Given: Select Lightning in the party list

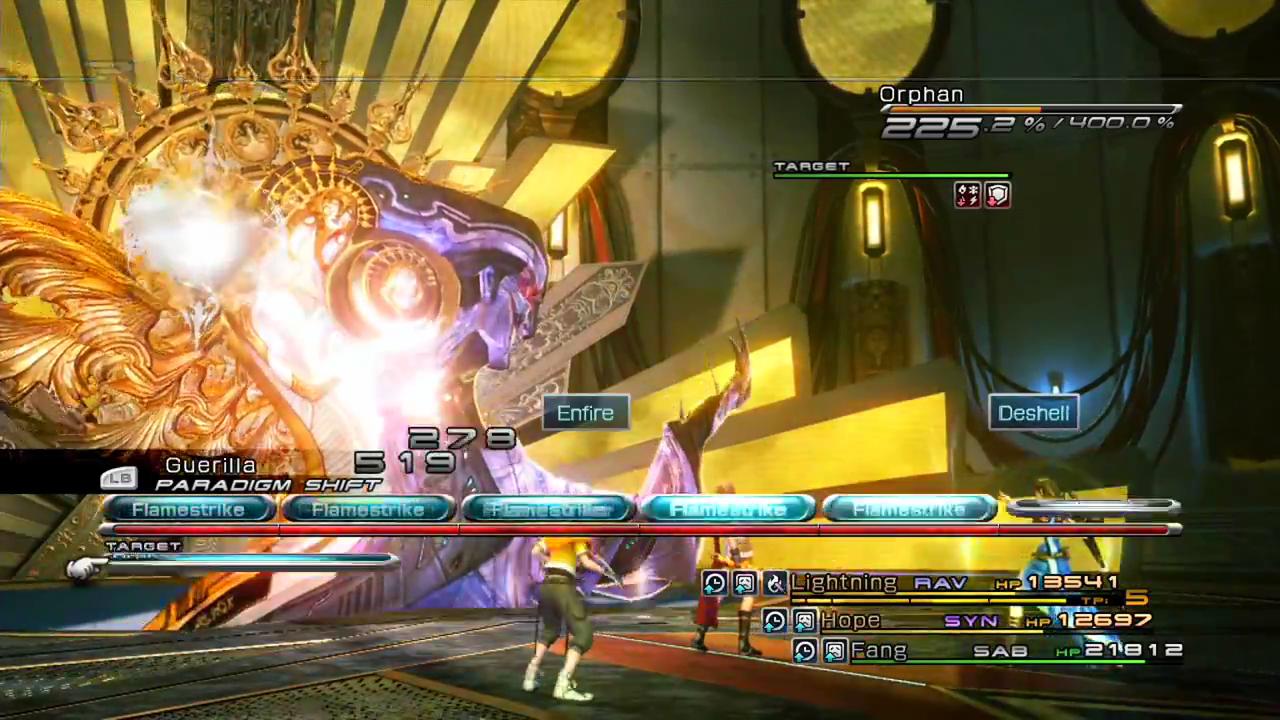Looking at the screenshot, I should pyautogui.click(x=845, y=582).
